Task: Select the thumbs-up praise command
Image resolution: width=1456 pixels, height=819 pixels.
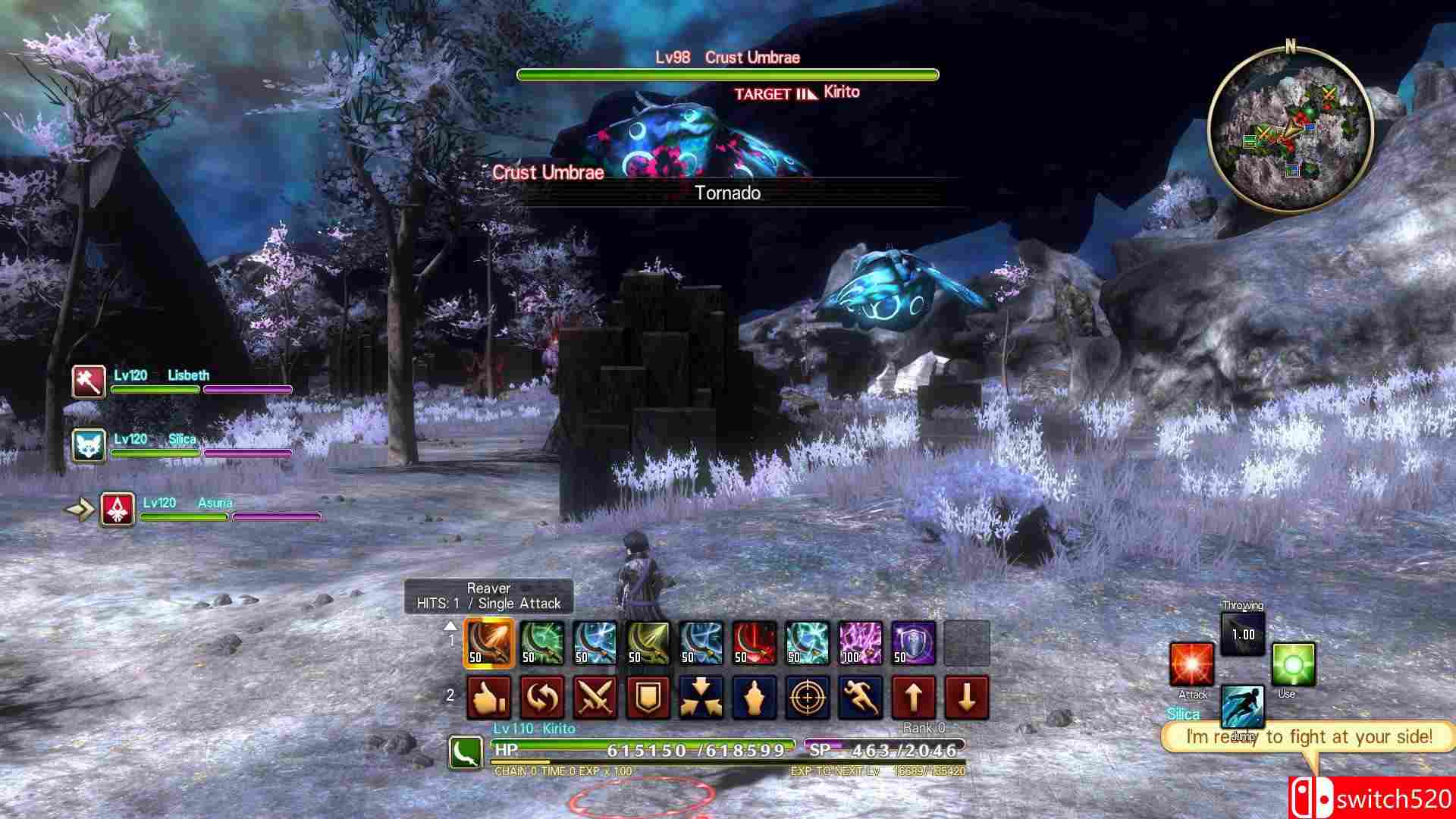Action: tap(489, 698)
